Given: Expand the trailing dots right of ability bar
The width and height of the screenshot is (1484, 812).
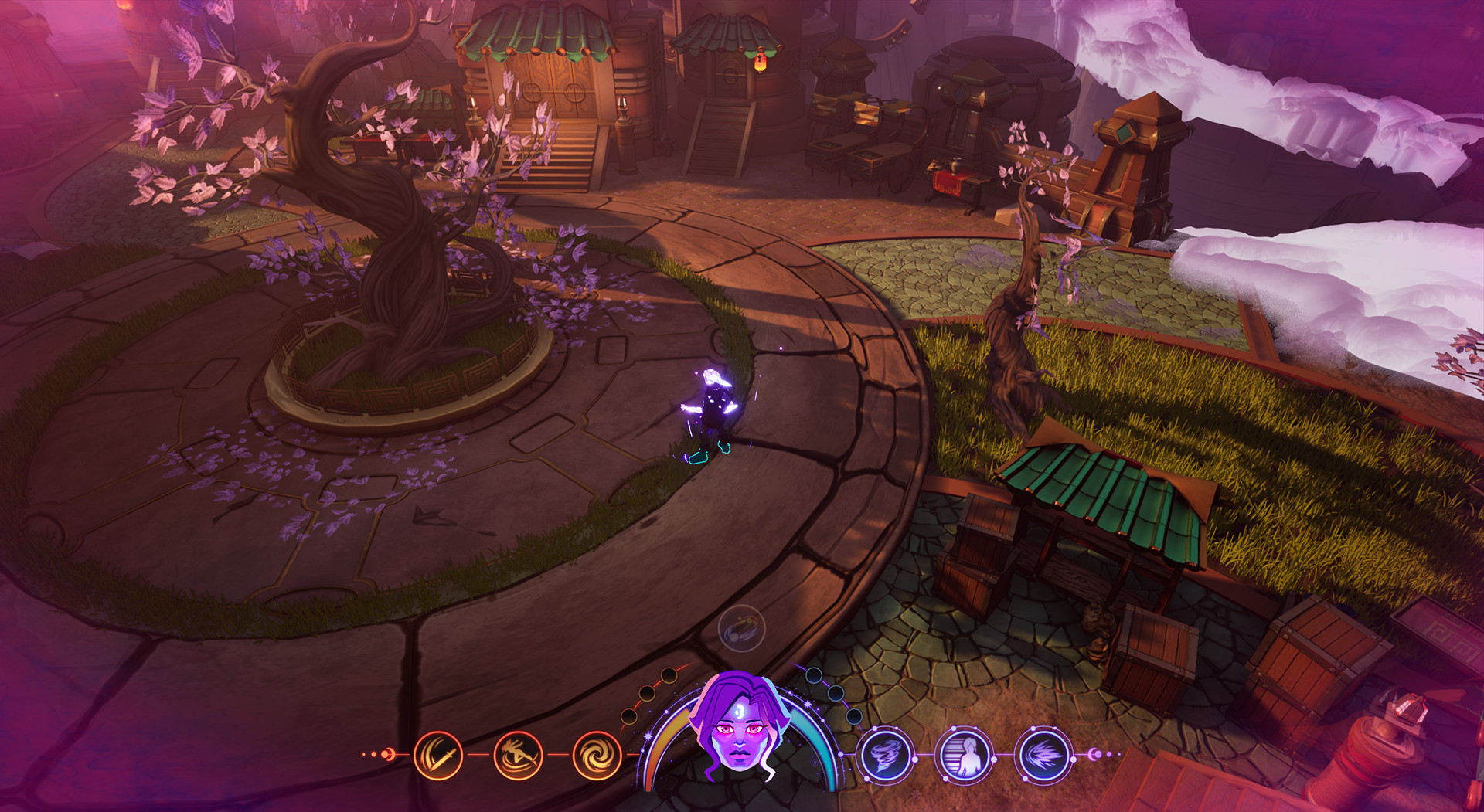Looking at the screenshot, I should pos(1117,753).
